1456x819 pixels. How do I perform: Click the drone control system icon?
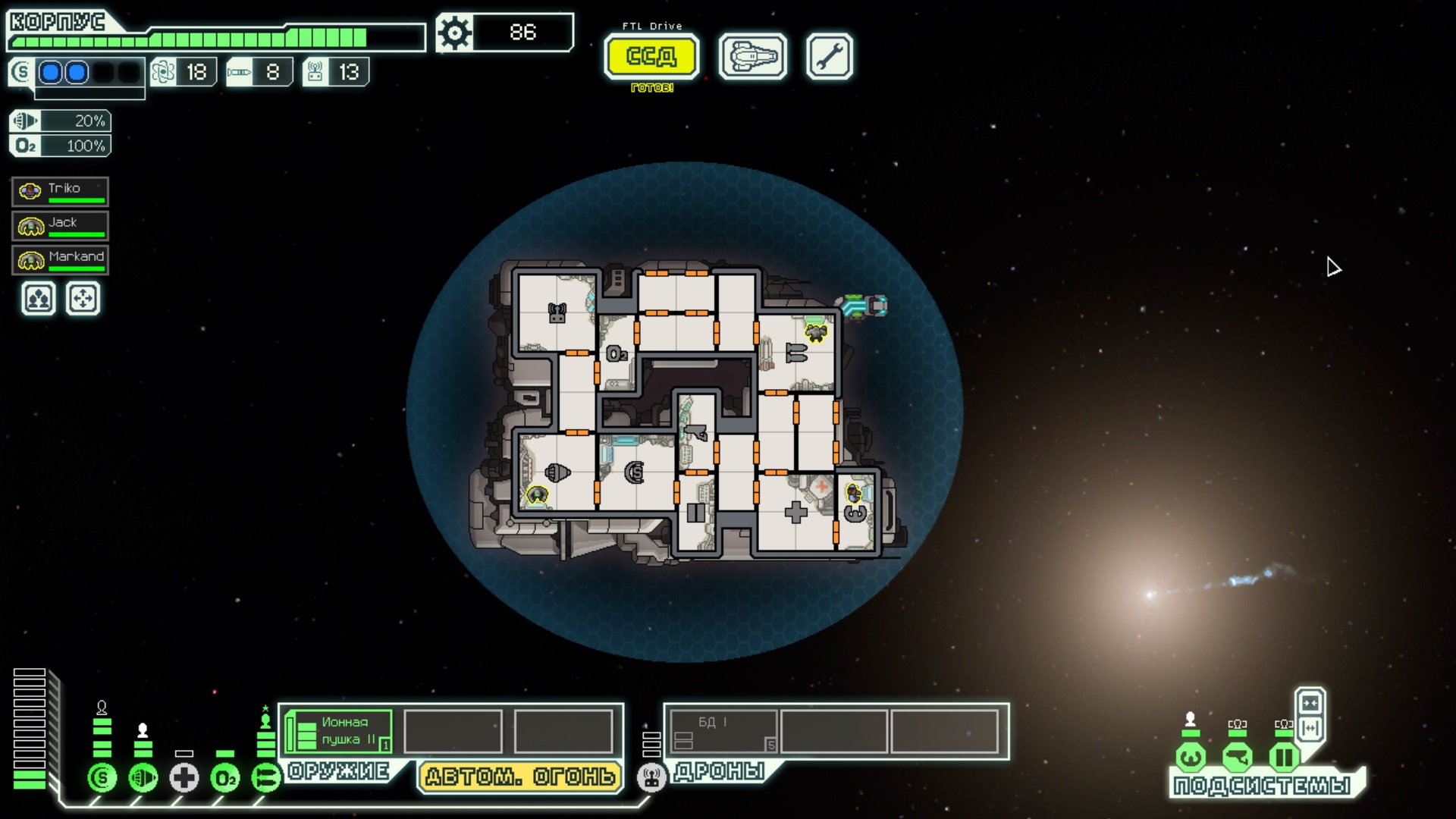pyautogui.click(x=651, y=777)
